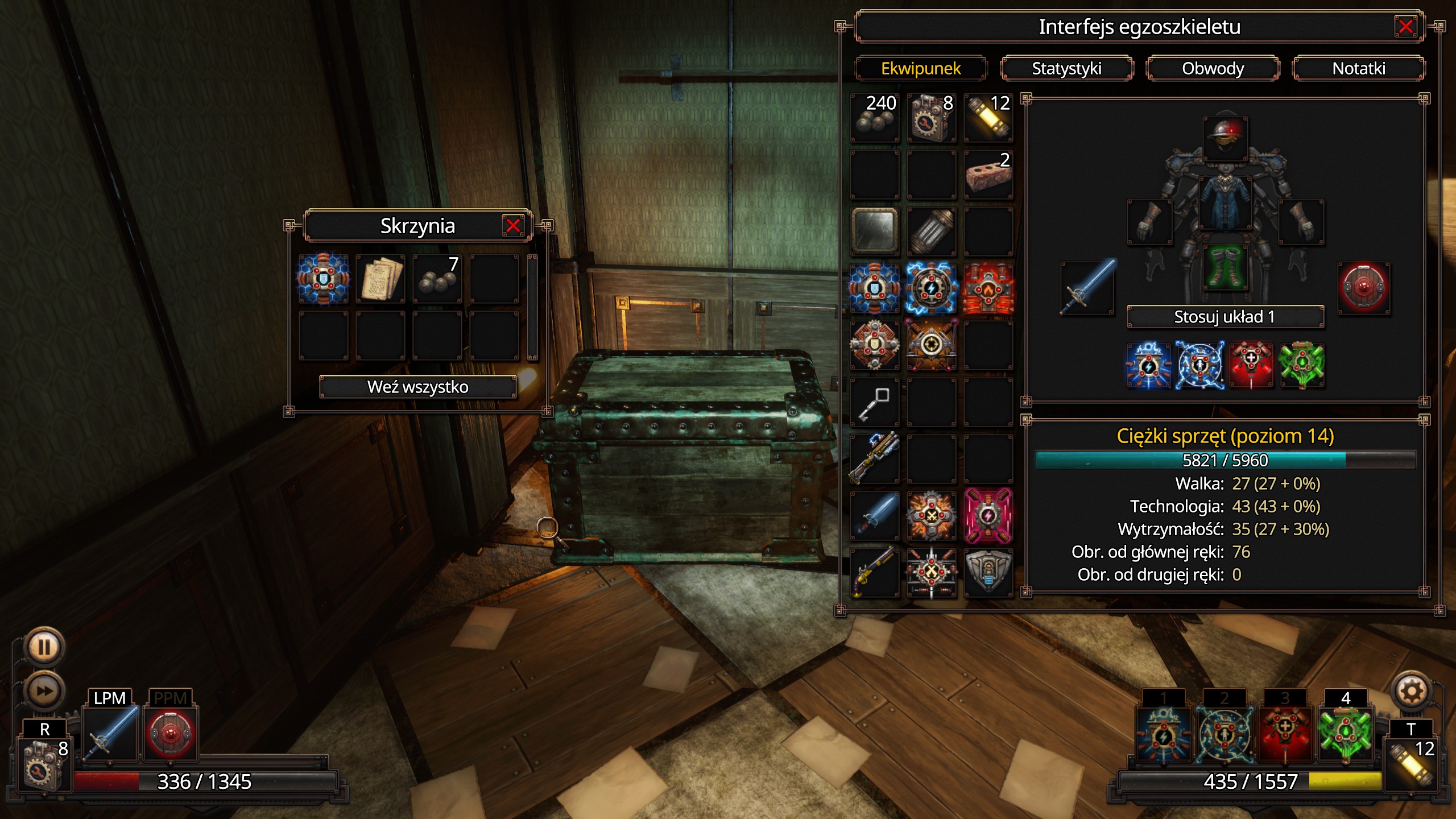The height and width of the screenshot is (819, 1456).
Task: Select the brick item stack in inventory
Action: point(988,175)
